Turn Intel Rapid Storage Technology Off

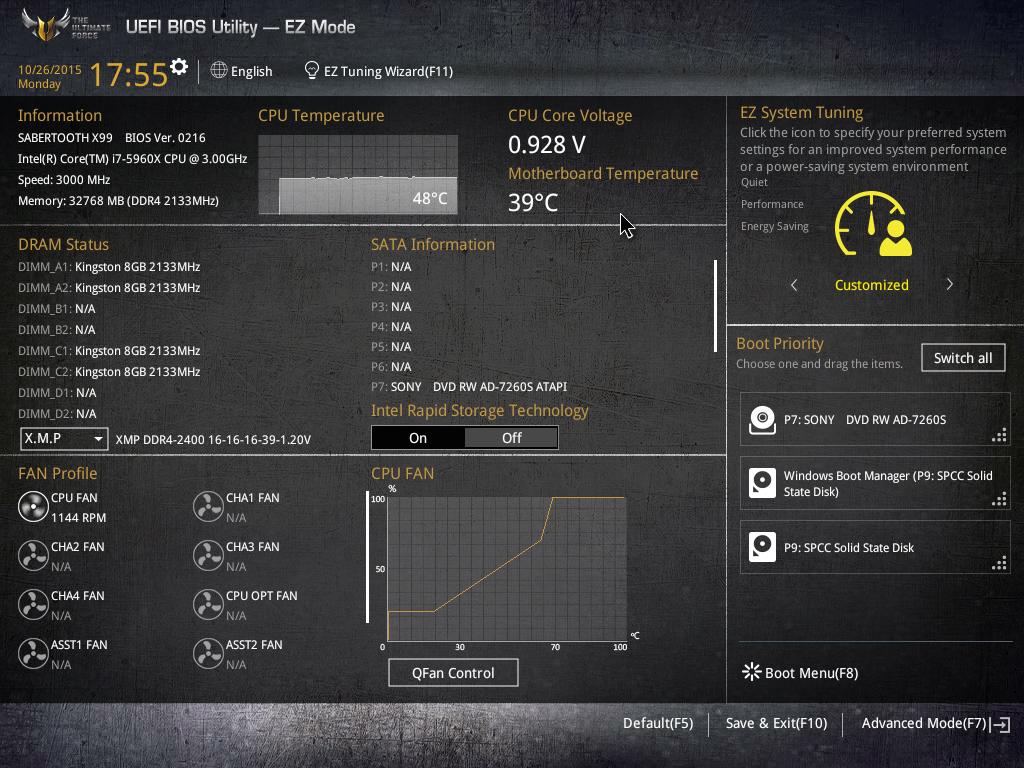pyautogui.click(x=511, y=438)
